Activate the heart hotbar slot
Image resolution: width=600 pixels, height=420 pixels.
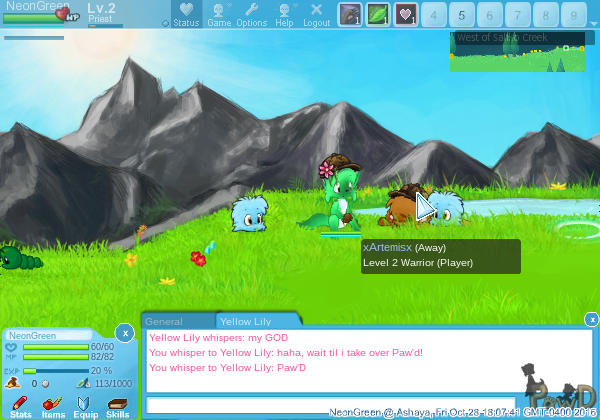point(406,15)
